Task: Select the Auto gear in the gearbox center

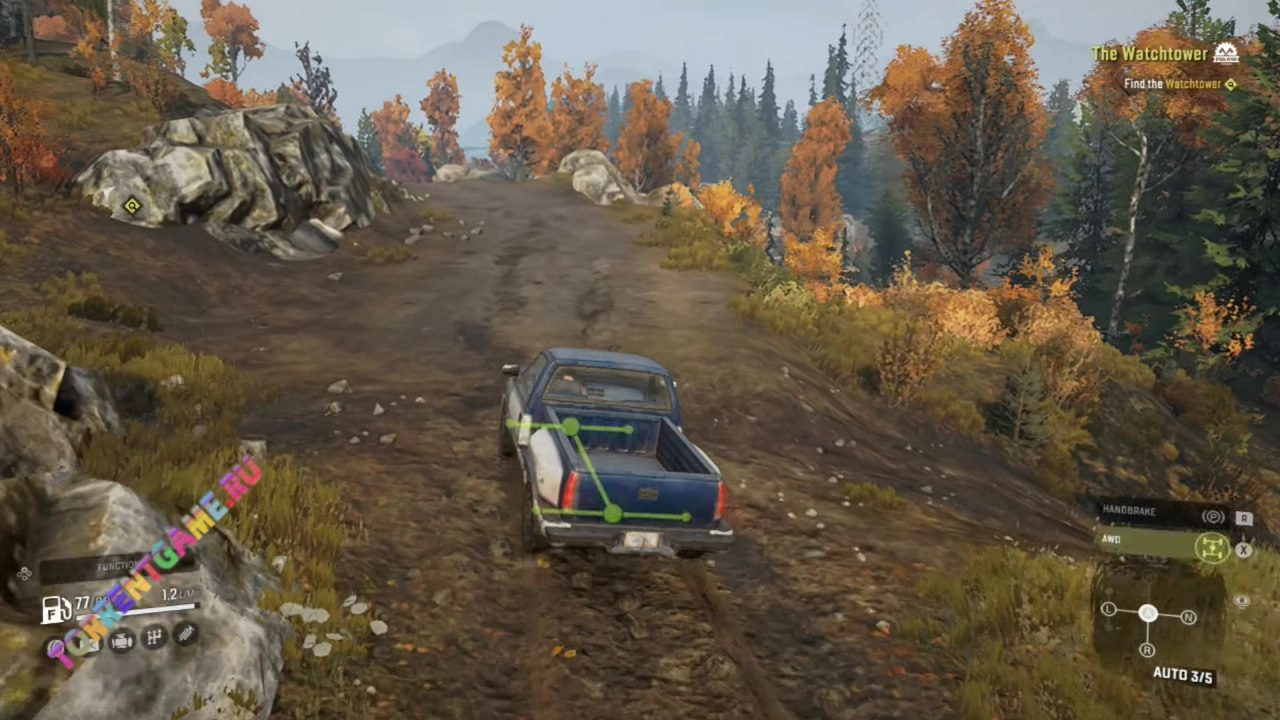Action: click(1148, 613)
